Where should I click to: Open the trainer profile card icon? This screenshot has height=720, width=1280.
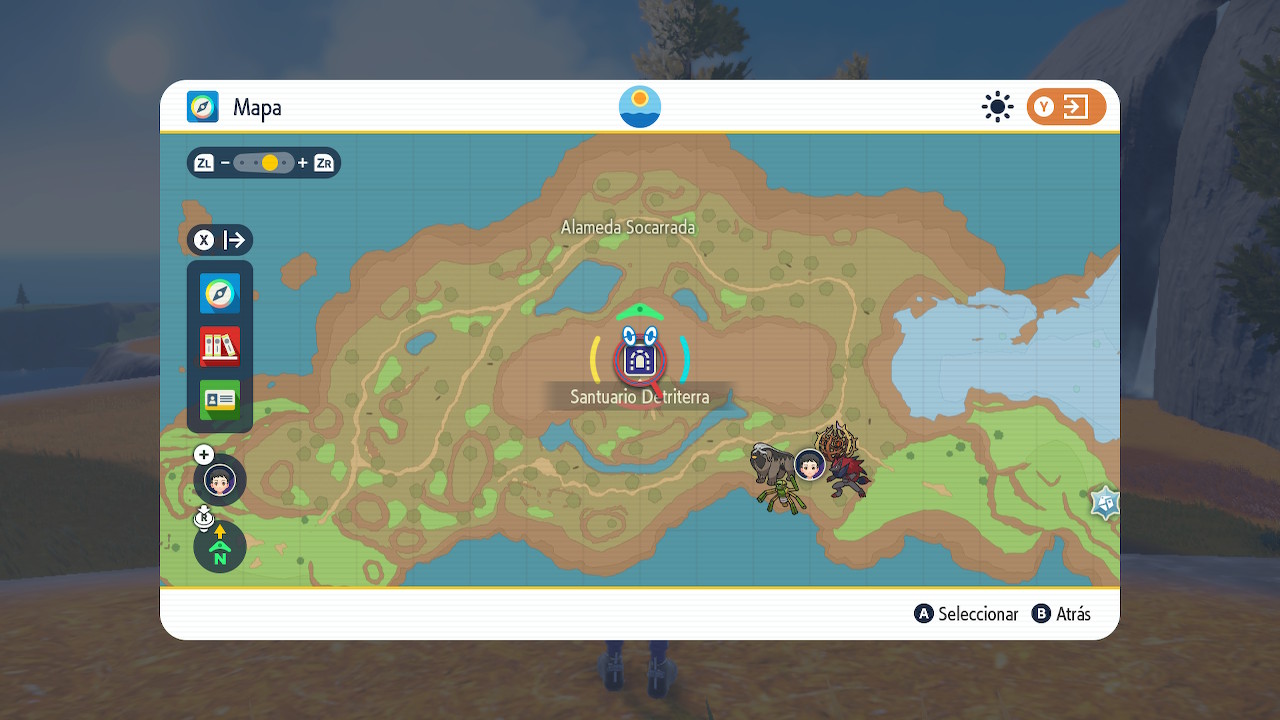(x=220, y=400)
